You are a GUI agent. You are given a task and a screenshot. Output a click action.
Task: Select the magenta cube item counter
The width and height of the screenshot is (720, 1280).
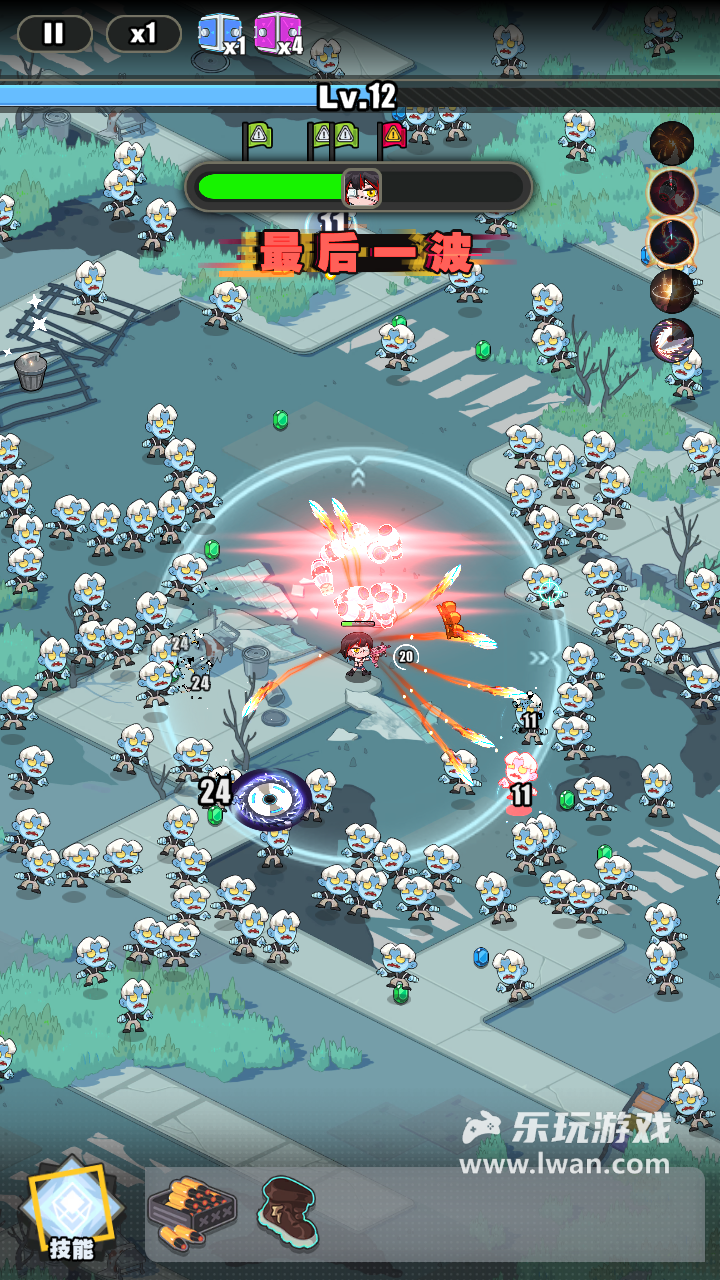[x=276, y=33]
